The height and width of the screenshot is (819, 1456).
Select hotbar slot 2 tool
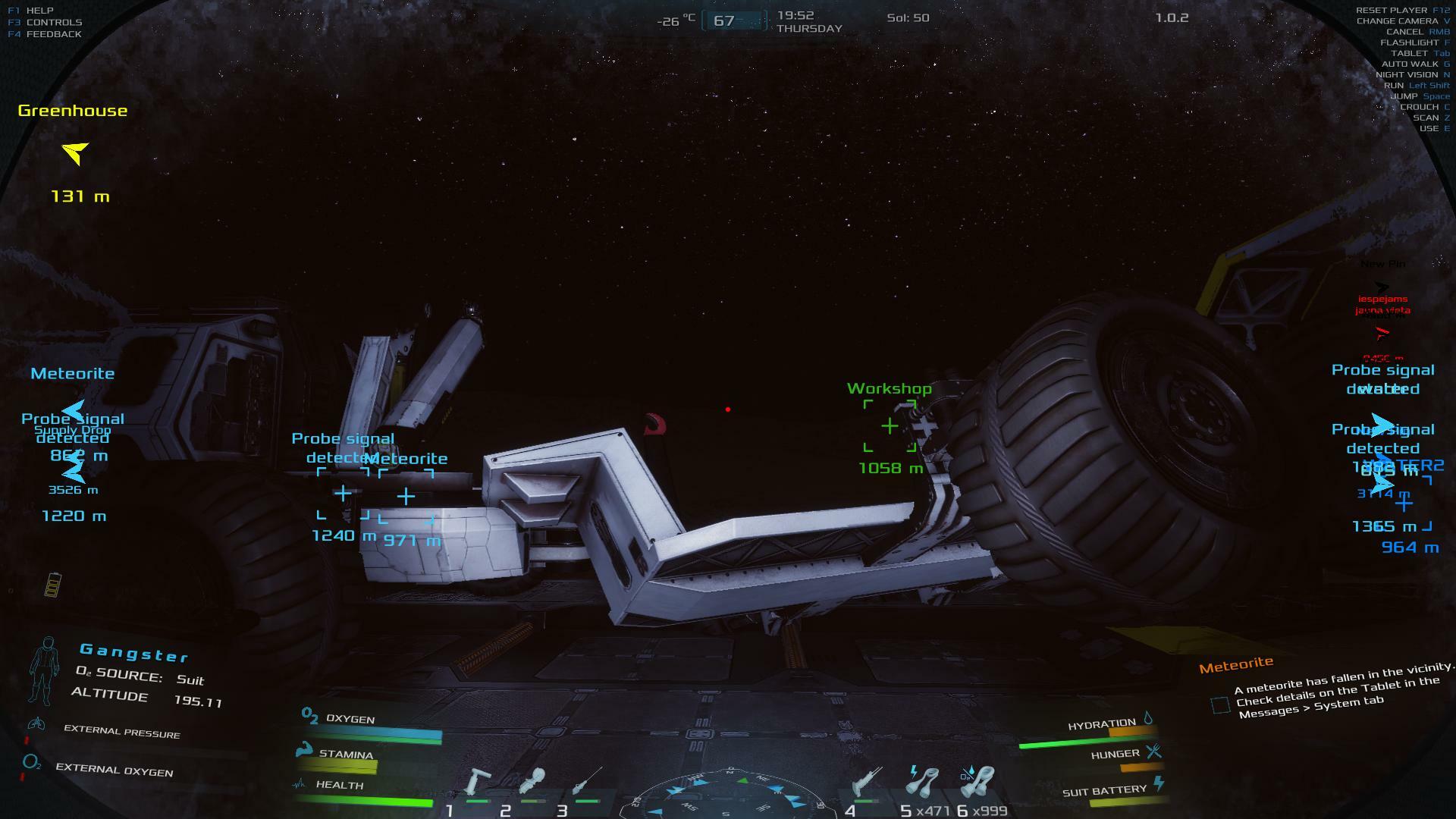click(532, 782)
